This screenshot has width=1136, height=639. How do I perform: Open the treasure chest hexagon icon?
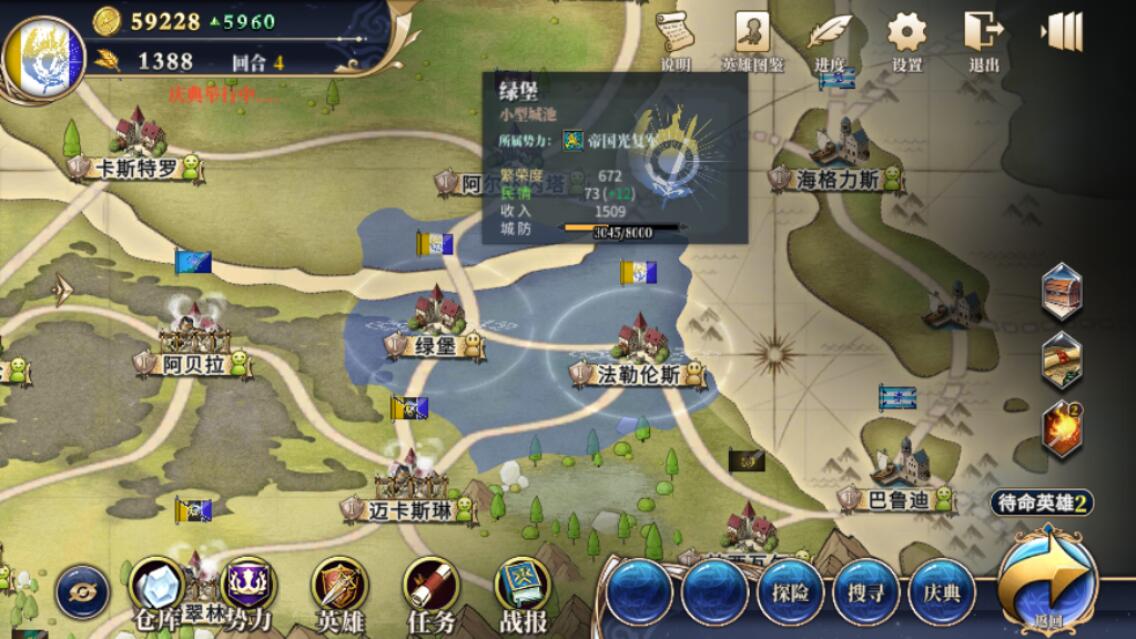[x=1061, y=292]
